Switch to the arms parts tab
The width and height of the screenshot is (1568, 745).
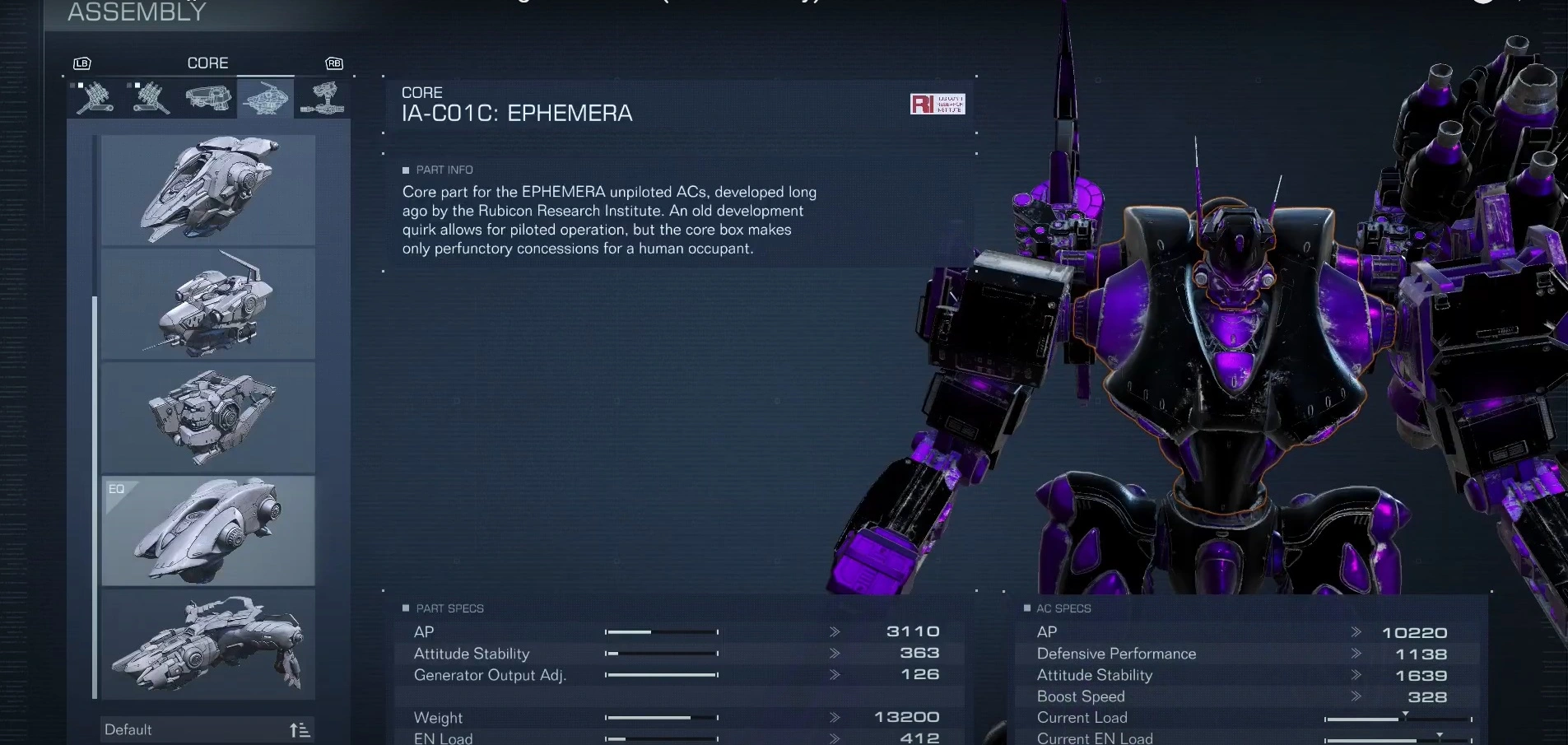323,98
